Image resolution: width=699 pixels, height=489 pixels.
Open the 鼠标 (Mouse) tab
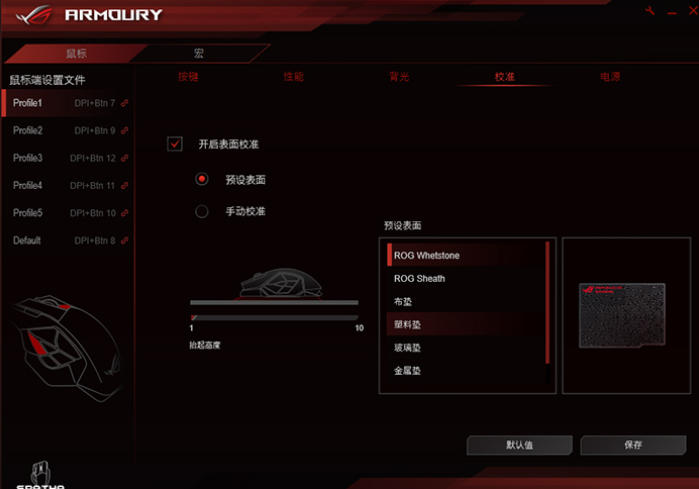coord(76,53)
